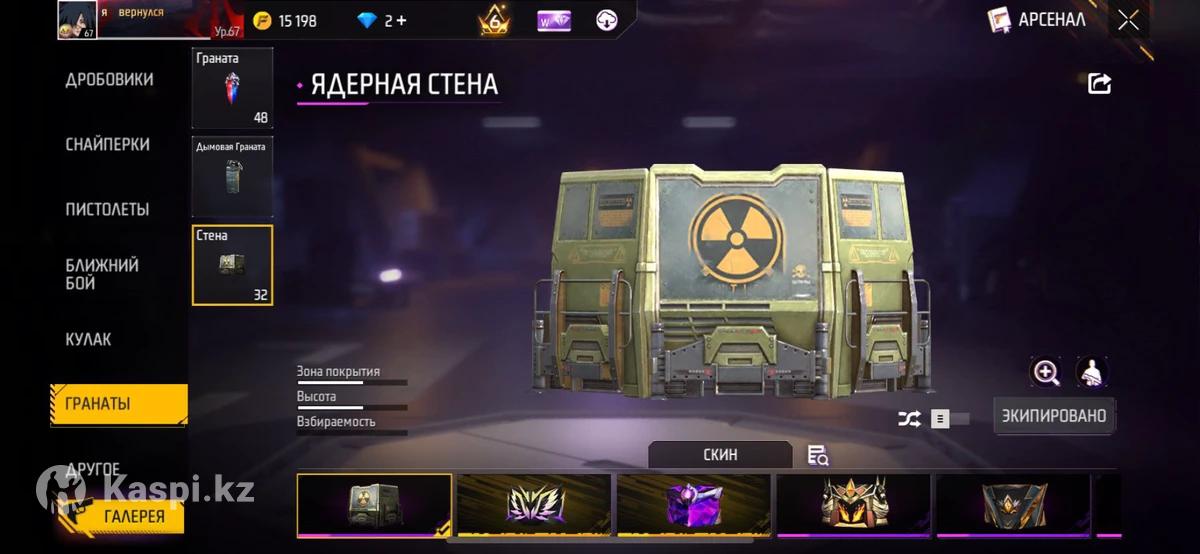Select the Пистолеты category
Viewport: 1200px width, 554px height.
pyautogui.click(x=107, y=210)
